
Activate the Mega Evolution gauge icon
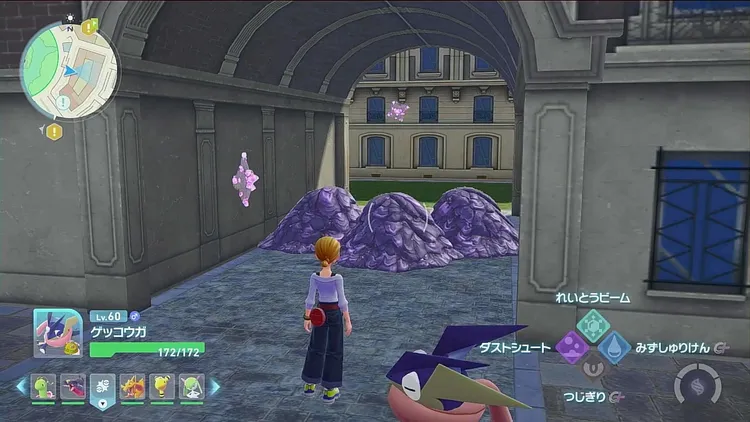[696, 385]
